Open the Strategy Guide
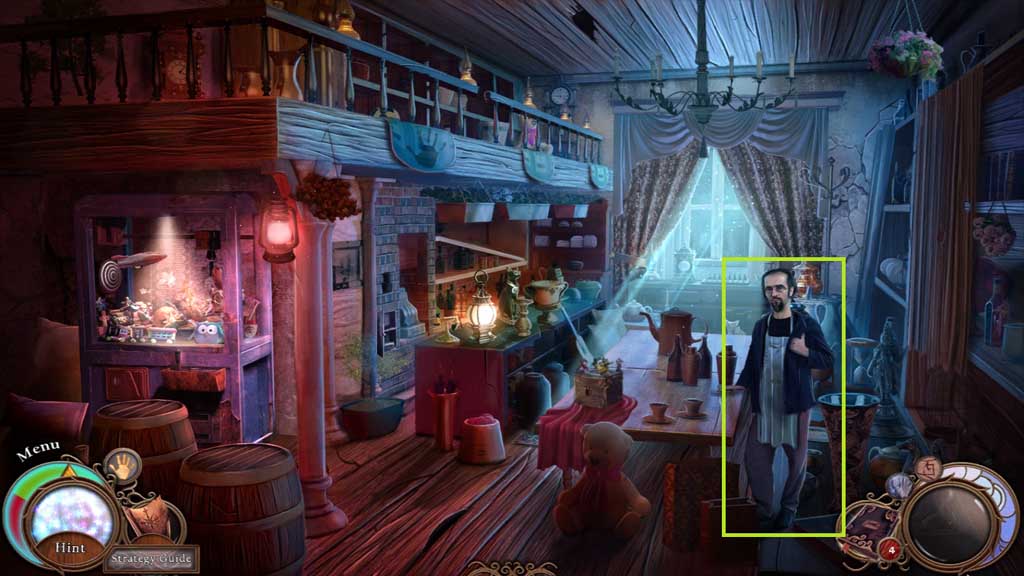The width and height of the screenshot is (1024, 576). 153,558
